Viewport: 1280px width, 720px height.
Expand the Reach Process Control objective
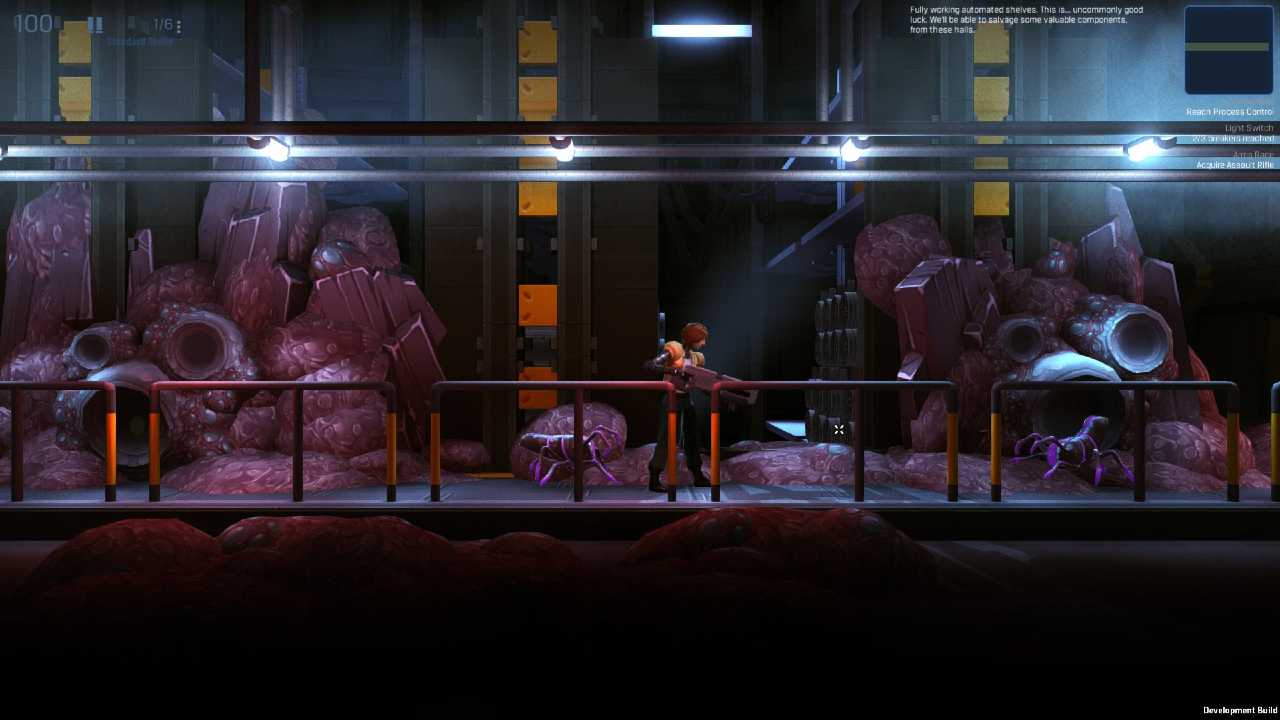pyautogui.click(x=1228, y=111)
